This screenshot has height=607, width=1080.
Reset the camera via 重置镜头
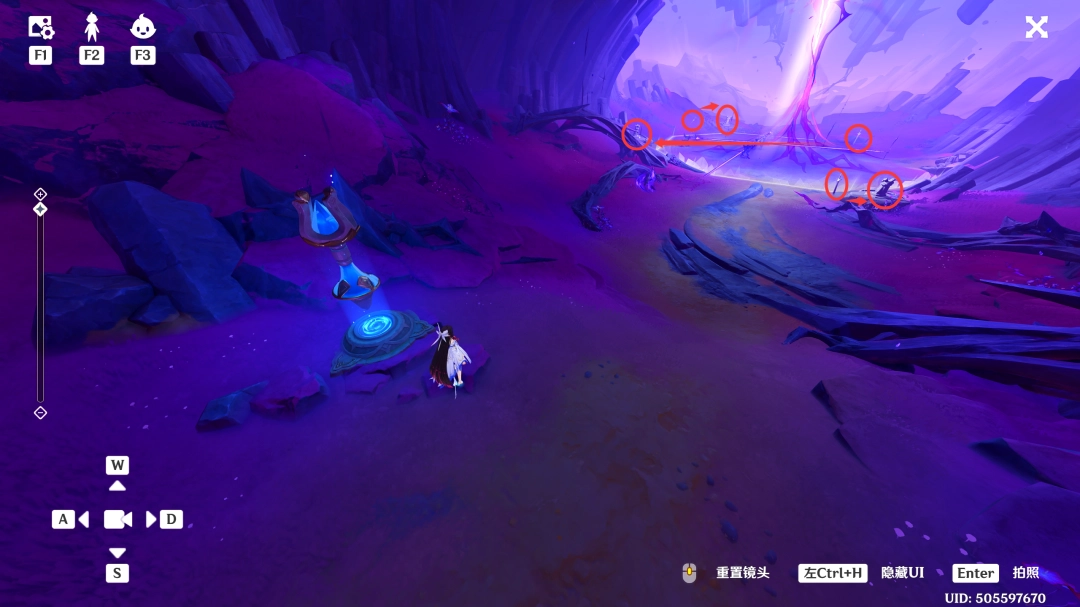[x=742, y=573]
